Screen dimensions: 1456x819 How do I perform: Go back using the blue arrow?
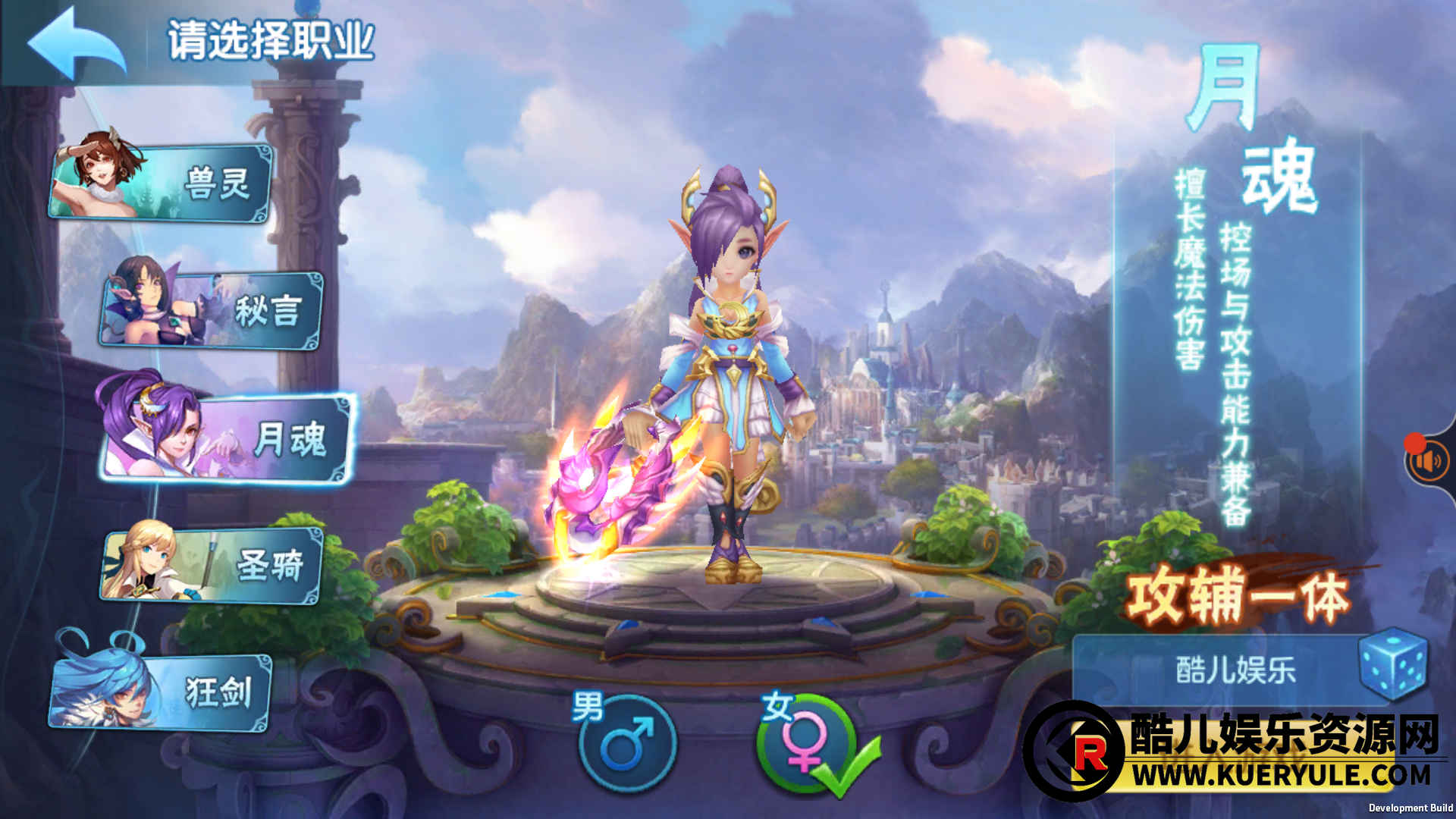[76, 44]
